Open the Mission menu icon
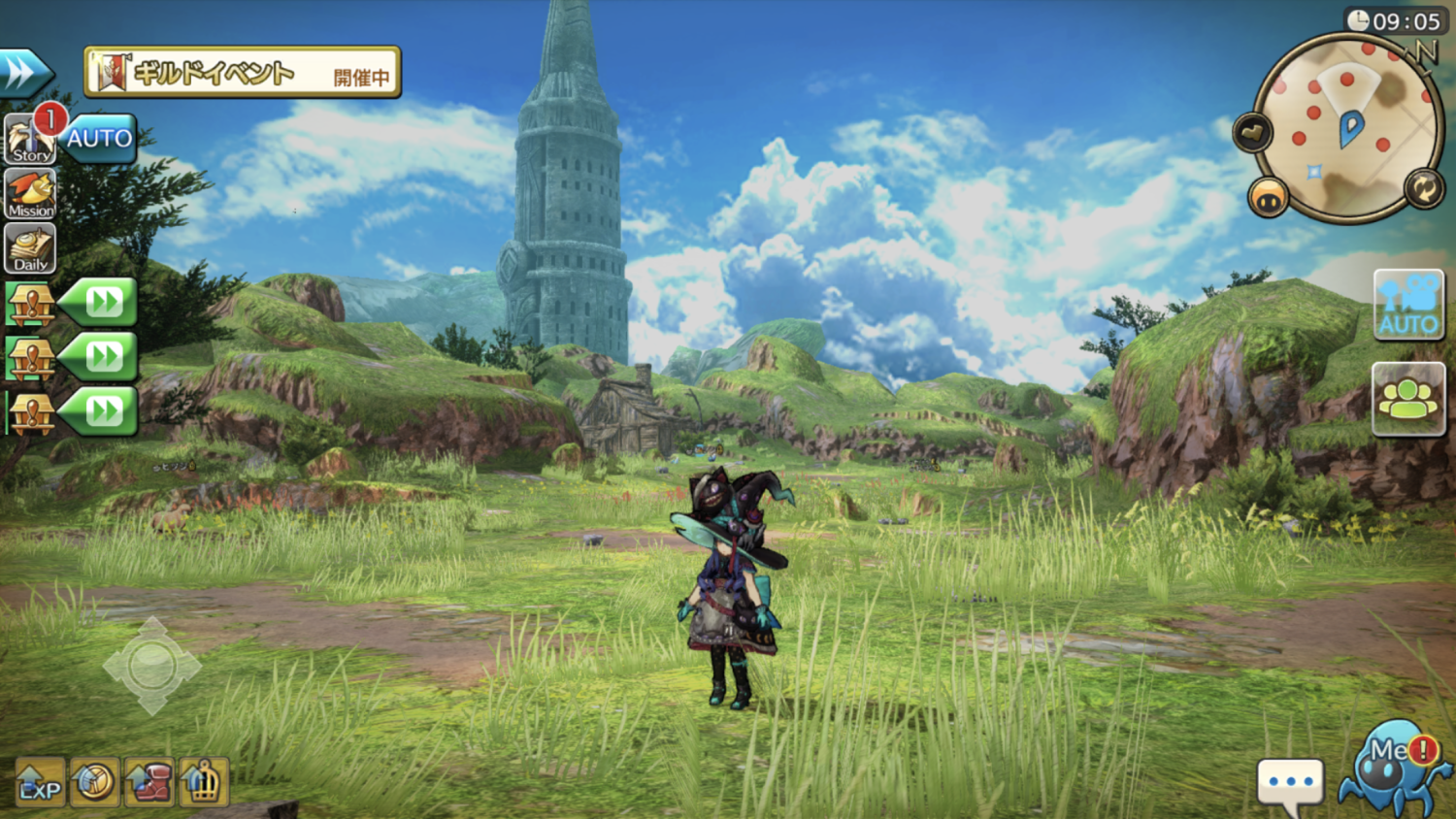Viewport: 1456px width, 819px height. [x=30, y=194]
